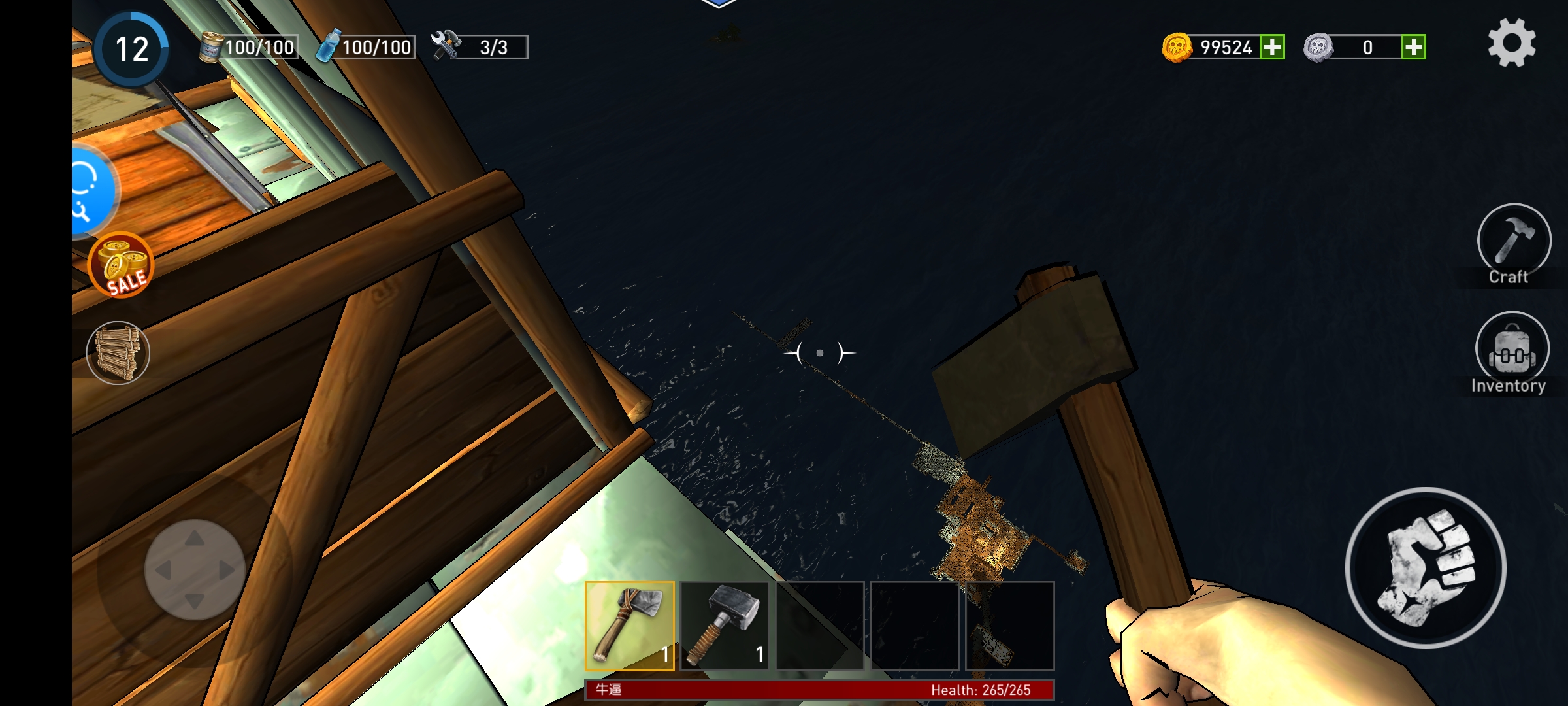Select the hammer hotbar slot
This screenshot has width=1568, height=706.
(x=725, y=626)
